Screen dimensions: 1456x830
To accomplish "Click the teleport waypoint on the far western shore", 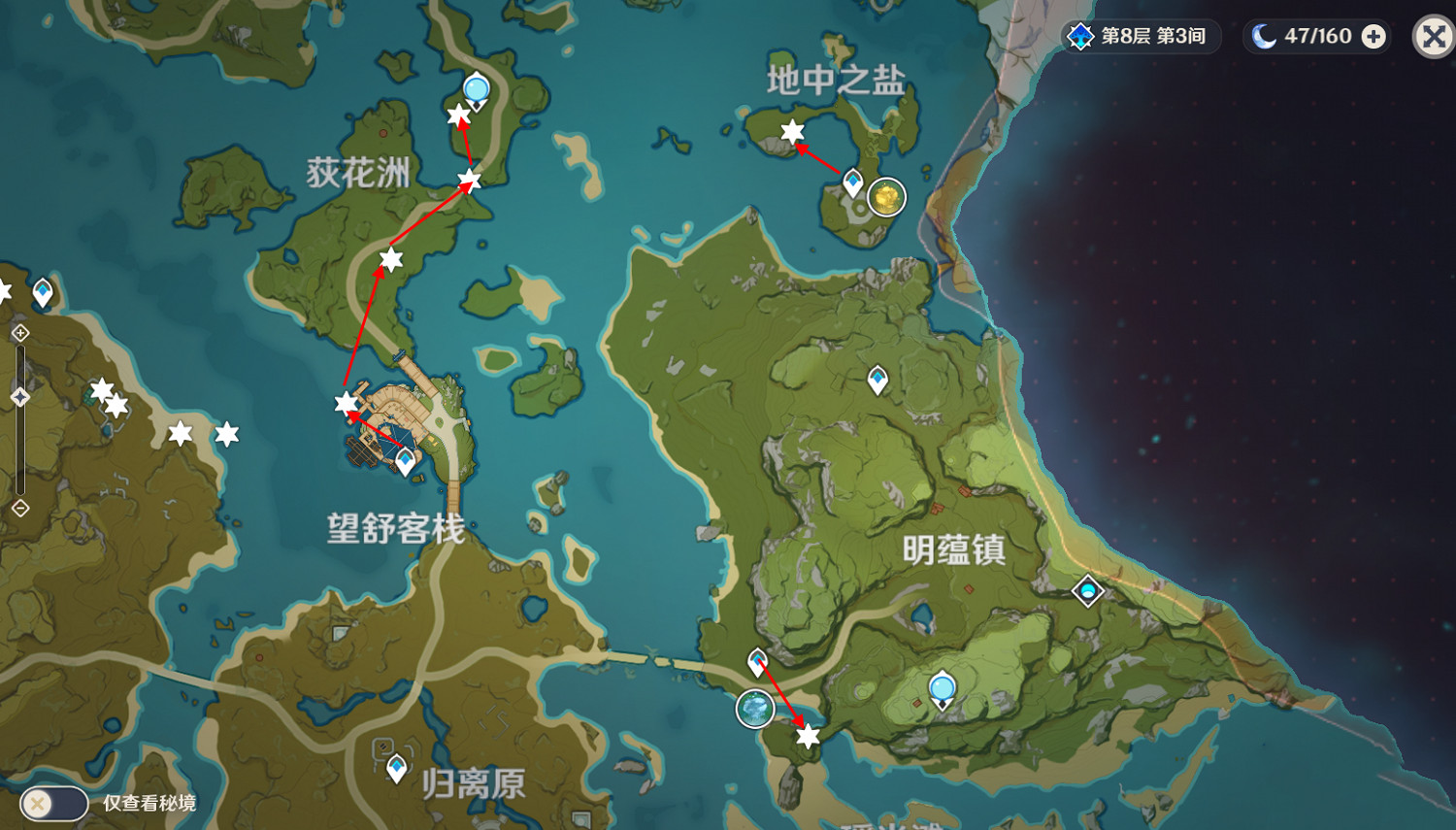I will tap(41, 289).
